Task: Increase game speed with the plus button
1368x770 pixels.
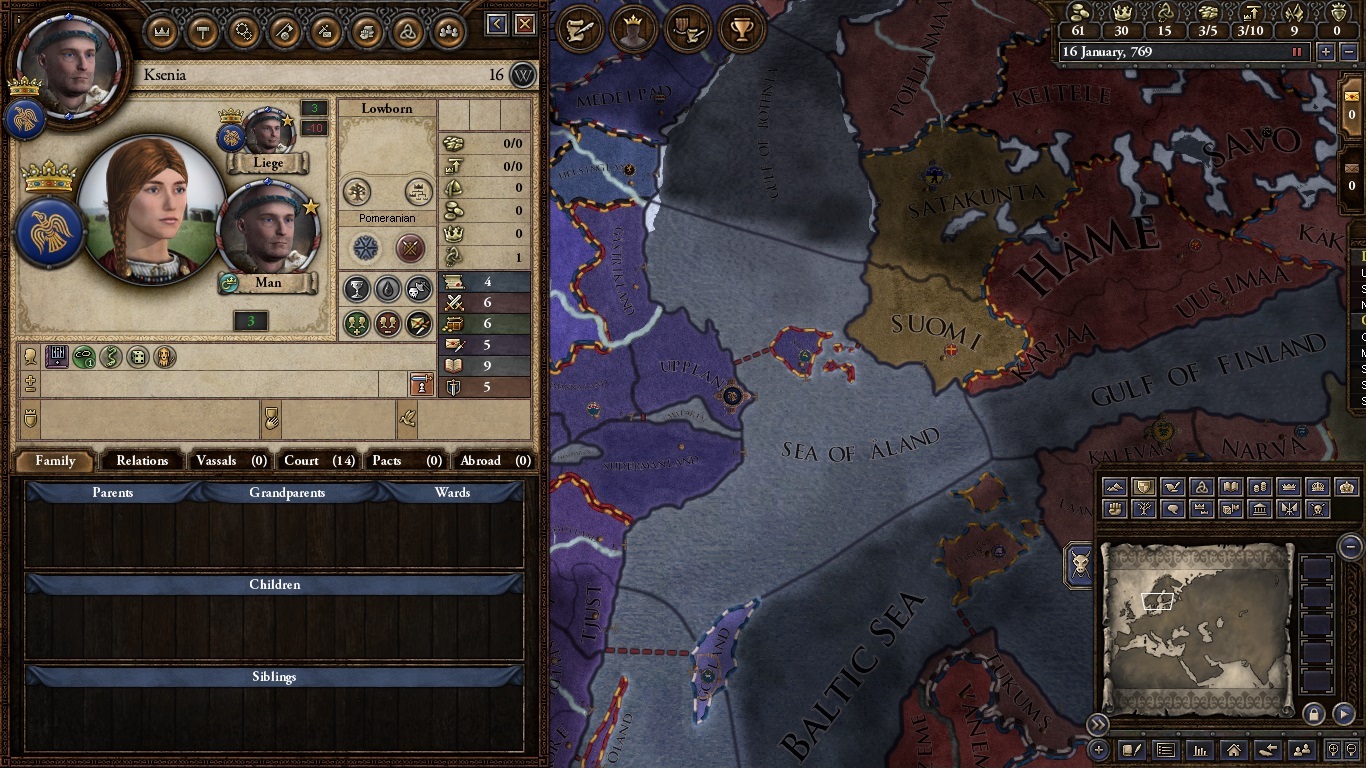Action: coord(1326,52)
